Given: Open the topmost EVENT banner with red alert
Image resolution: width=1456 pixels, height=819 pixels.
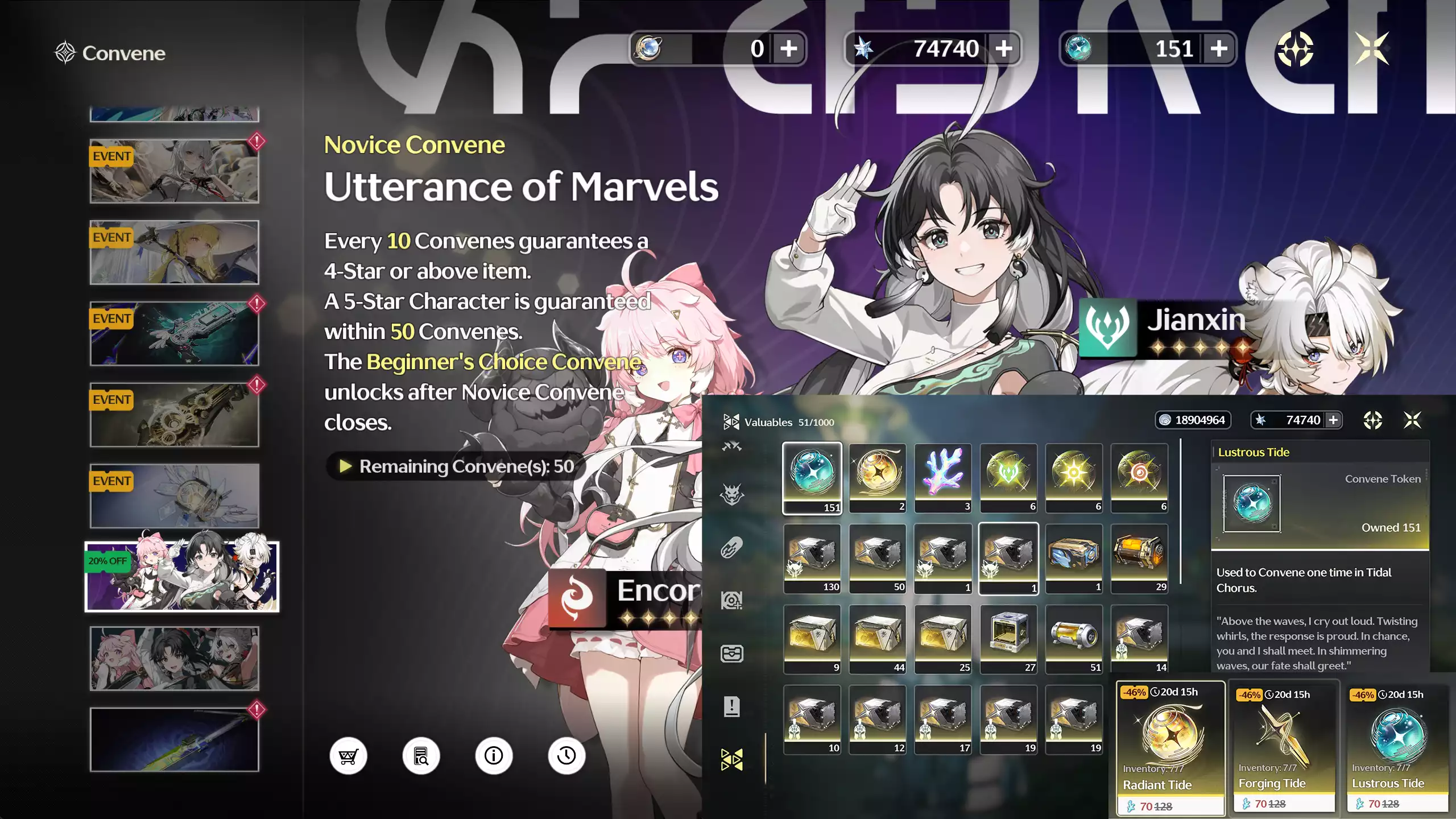Looking at the screenshot, I should click(174, 169).
